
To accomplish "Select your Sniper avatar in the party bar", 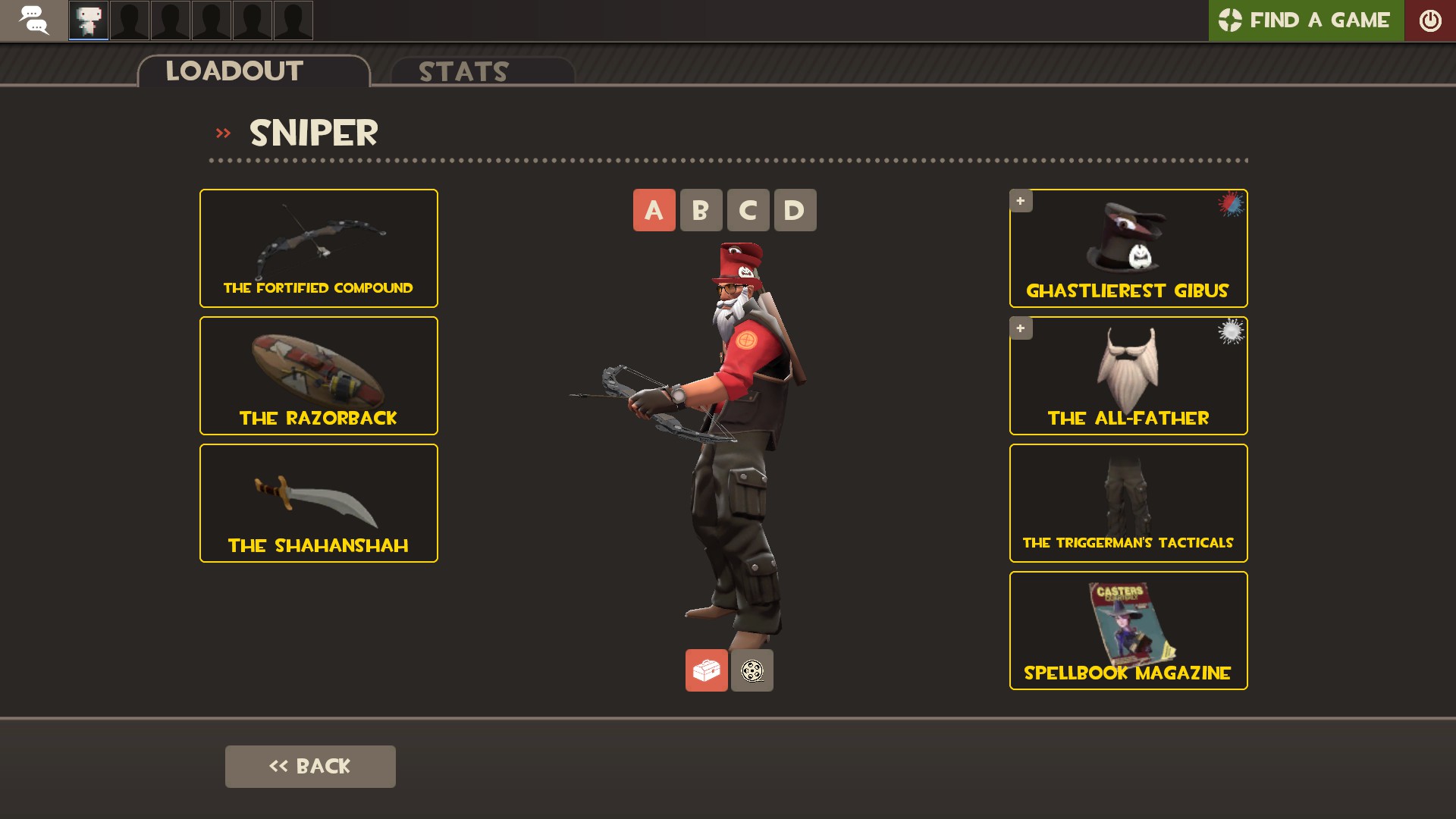I will click(x=88, y=20).
